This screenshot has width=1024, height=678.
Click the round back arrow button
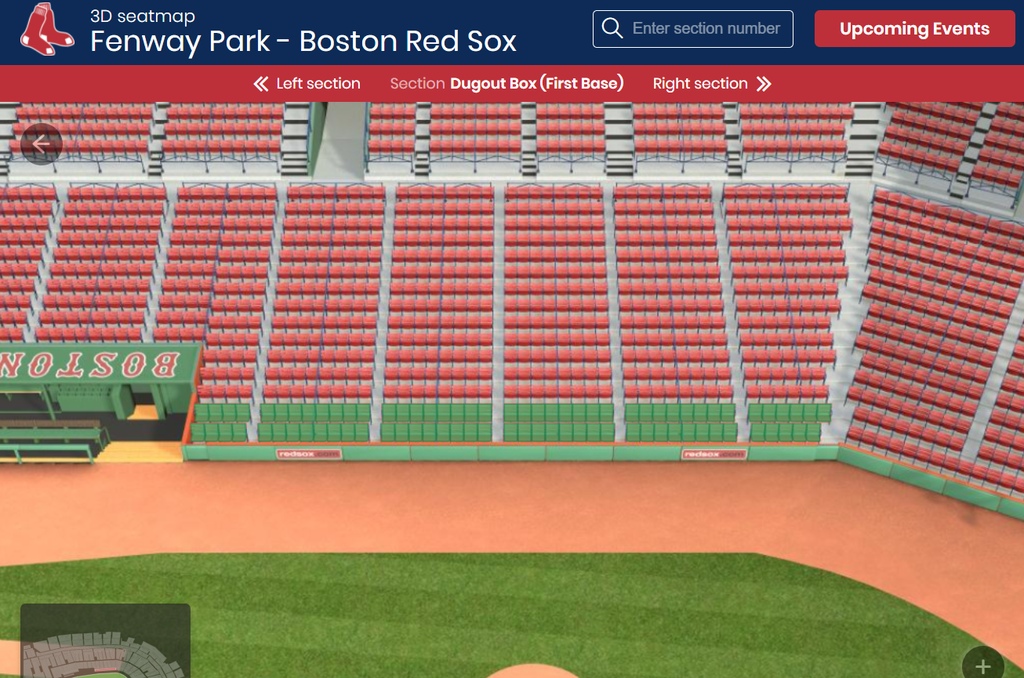coord(41,144)
